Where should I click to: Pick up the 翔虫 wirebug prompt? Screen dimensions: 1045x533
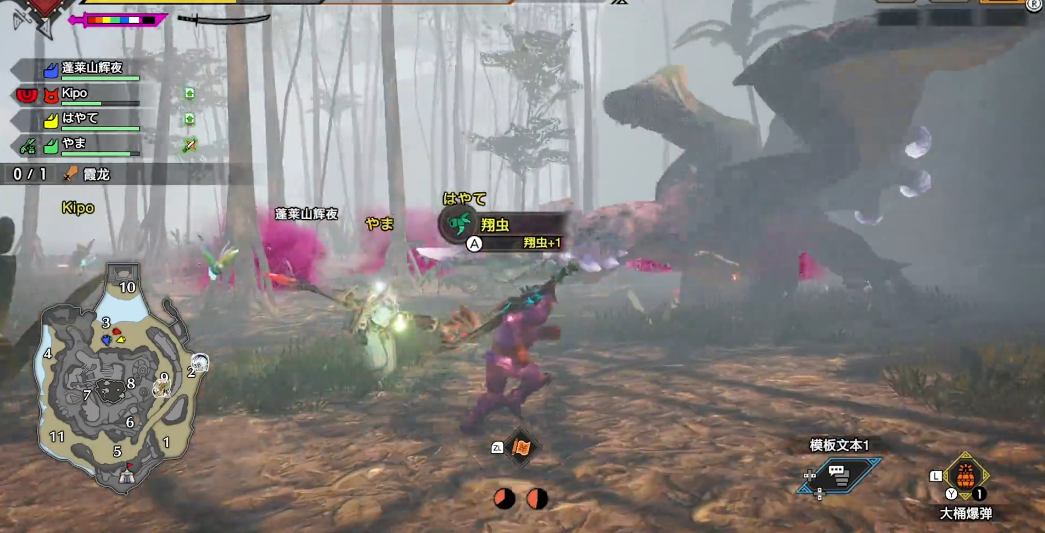pyautogui.click(x=503, y=227)
